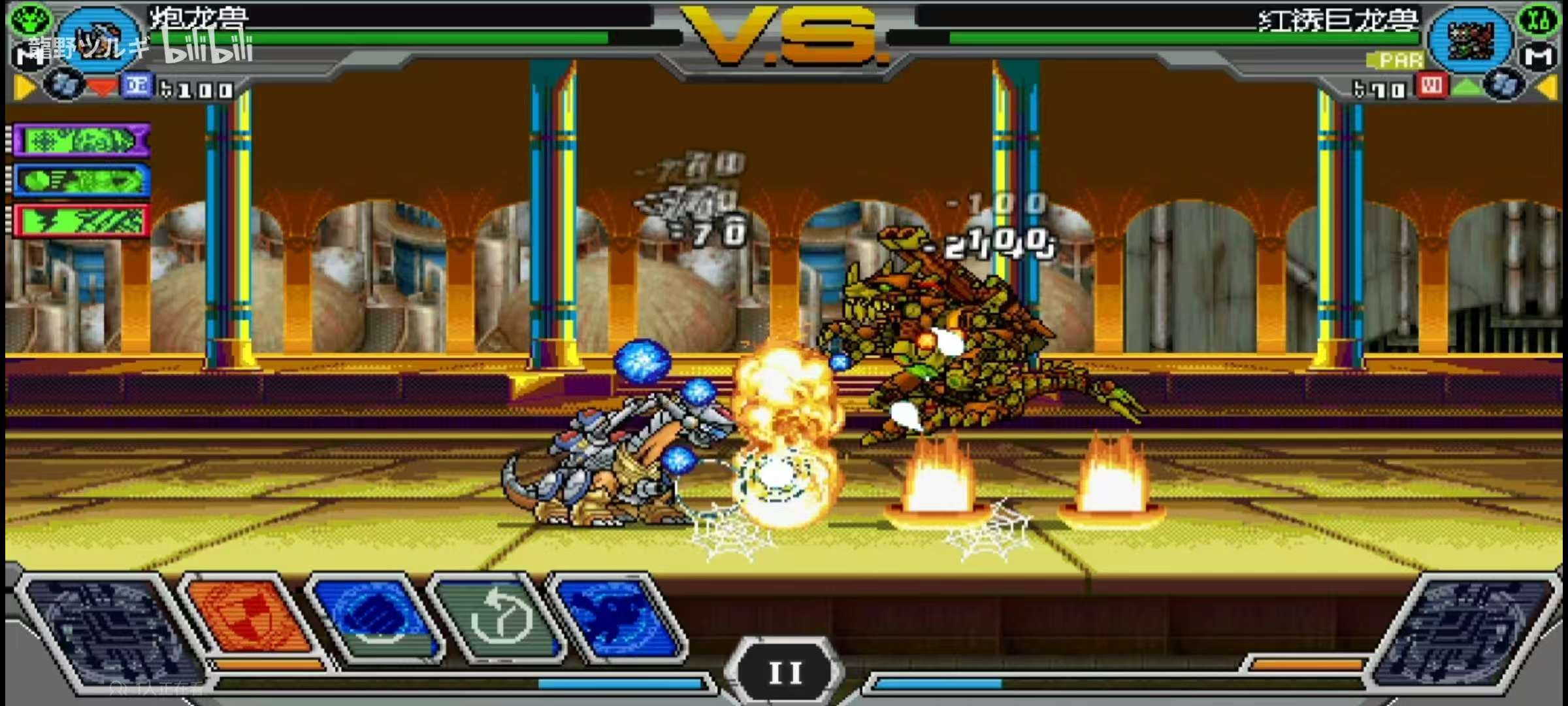This screenshot has width=1568, height=706.
Task: Click the enemy's round M badge
Action: coord(1539,58)
